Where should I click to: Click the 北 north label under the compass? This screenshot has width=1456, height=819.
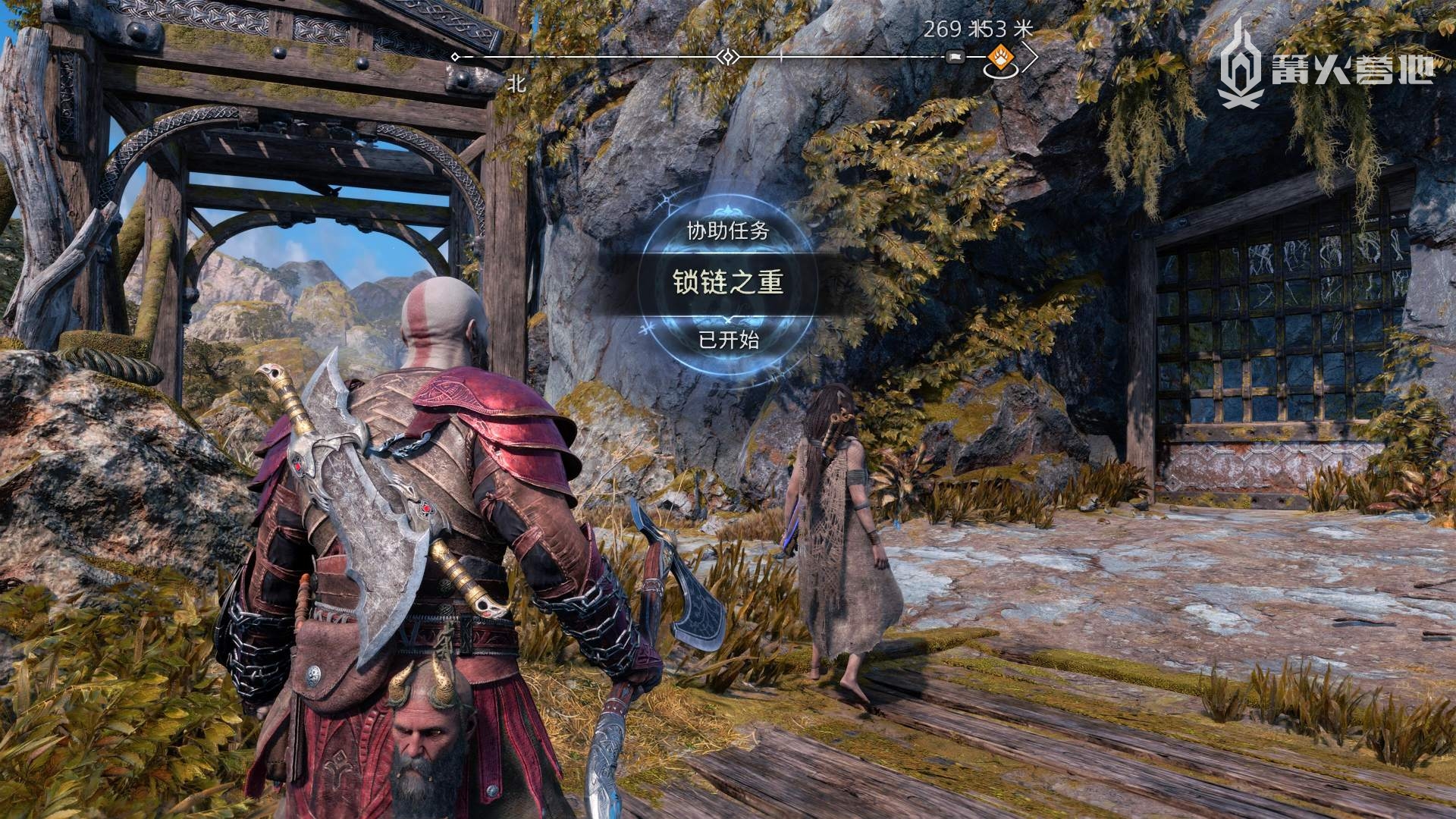[x=516, y=84]
